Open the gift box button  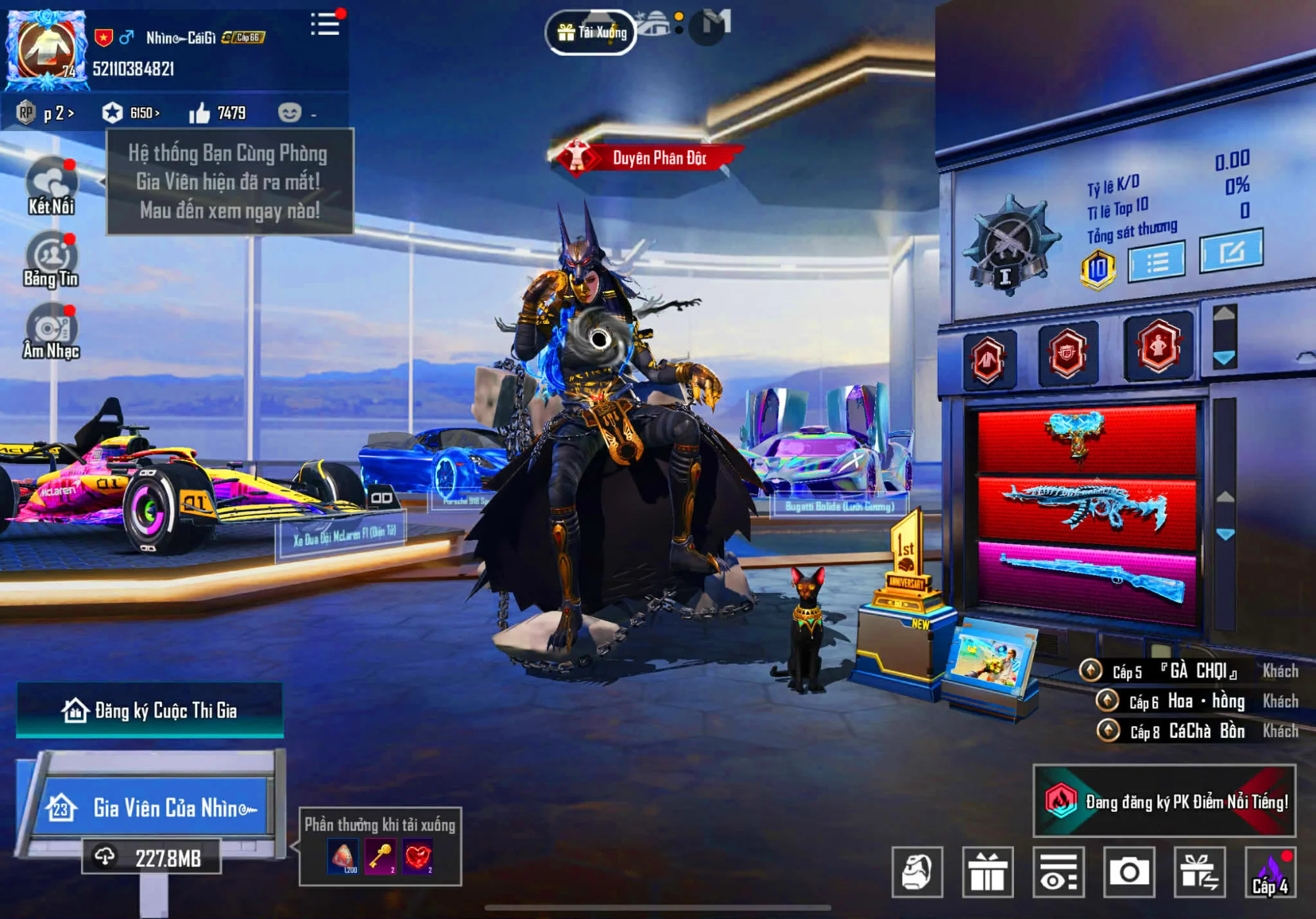(988, 872)
